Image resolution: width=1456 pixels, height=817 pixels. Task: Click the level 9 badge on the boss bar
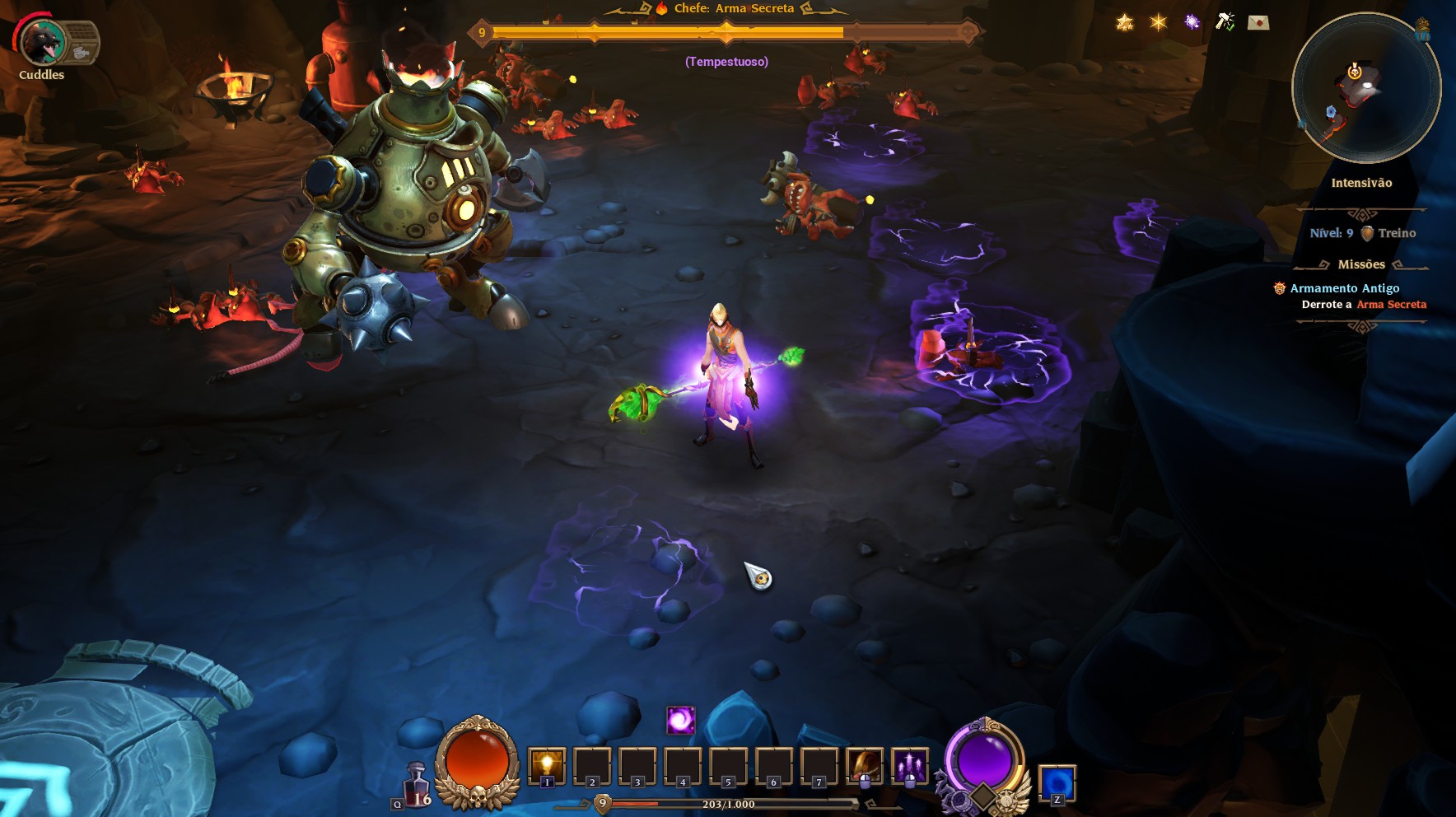(480, 34)
